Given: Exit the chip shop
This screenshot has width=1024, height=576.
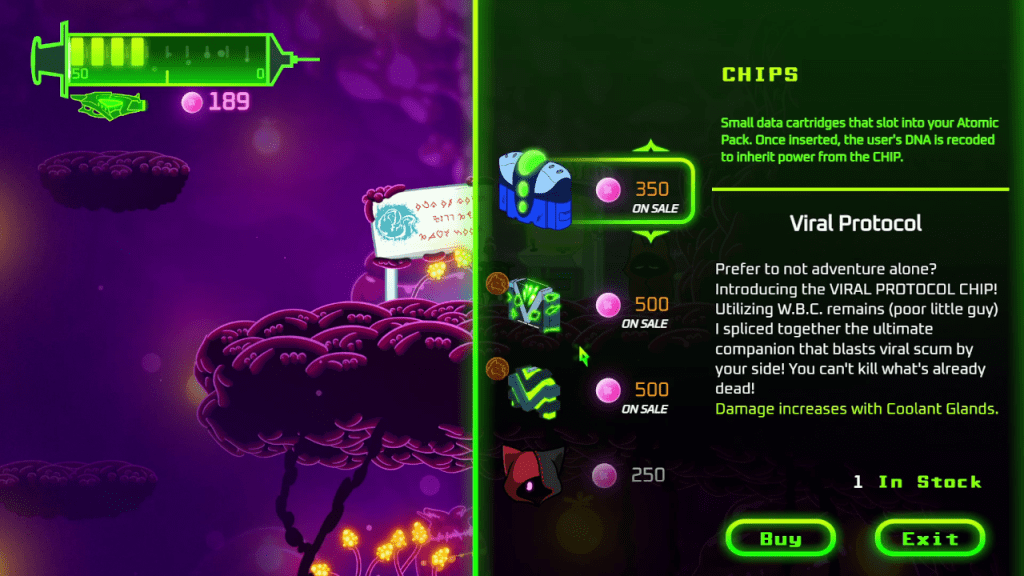Looking at the screenshot, I should 929,538.
